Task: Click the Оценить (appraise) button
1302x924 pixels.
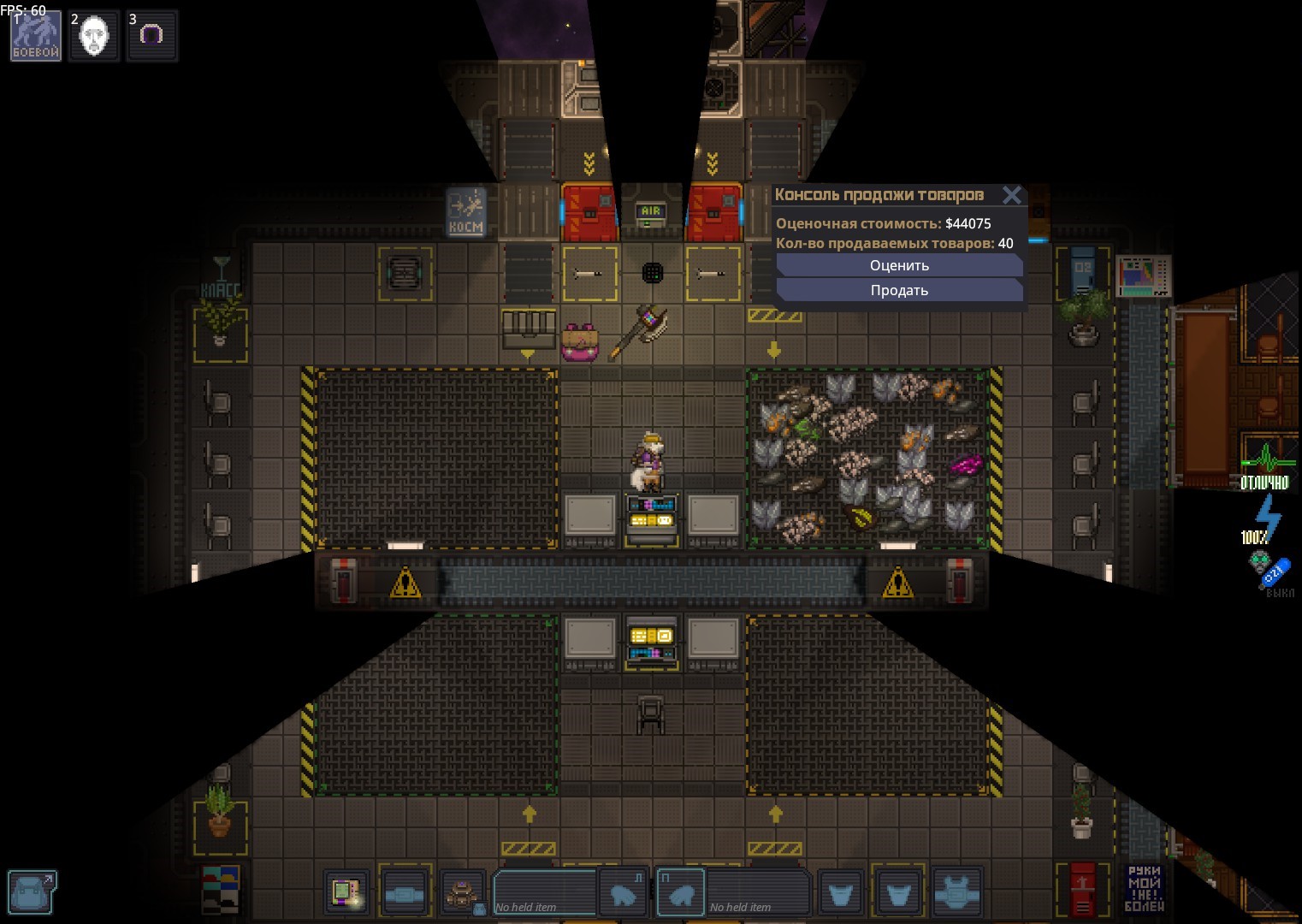Action: tap(899, 265)
